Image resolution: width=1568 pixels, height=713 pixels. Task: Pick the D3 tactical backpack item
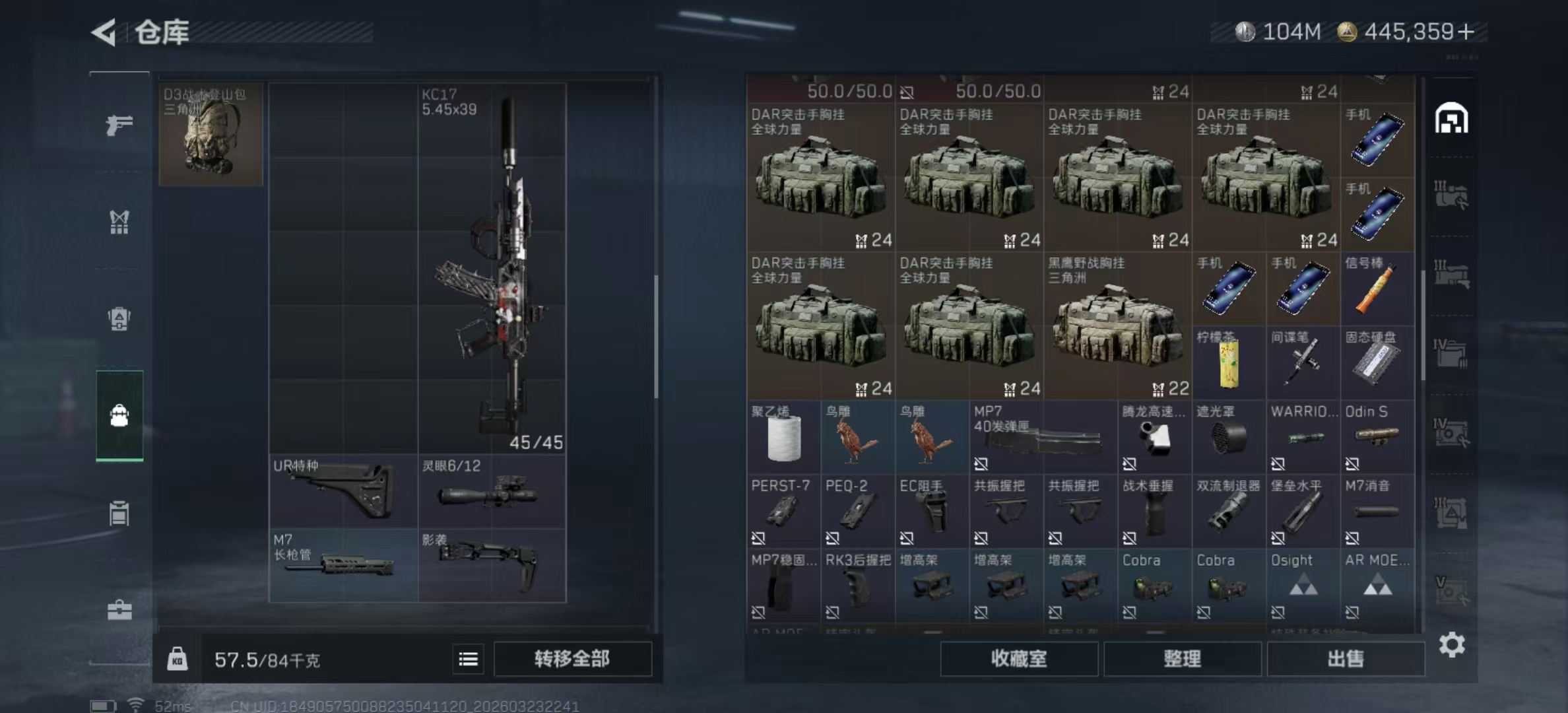click(x=211, y=134)
